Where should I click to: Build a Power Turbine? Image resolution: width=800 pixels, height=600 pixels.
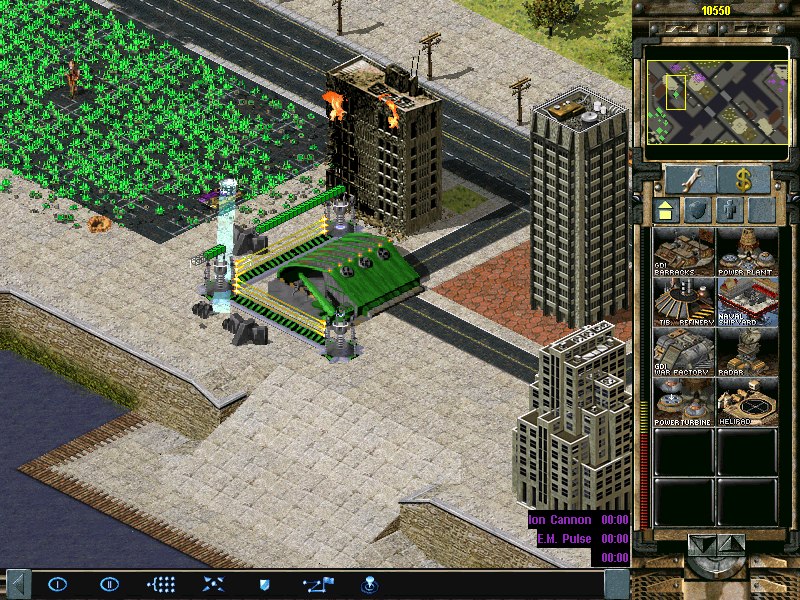click(684, 402)
